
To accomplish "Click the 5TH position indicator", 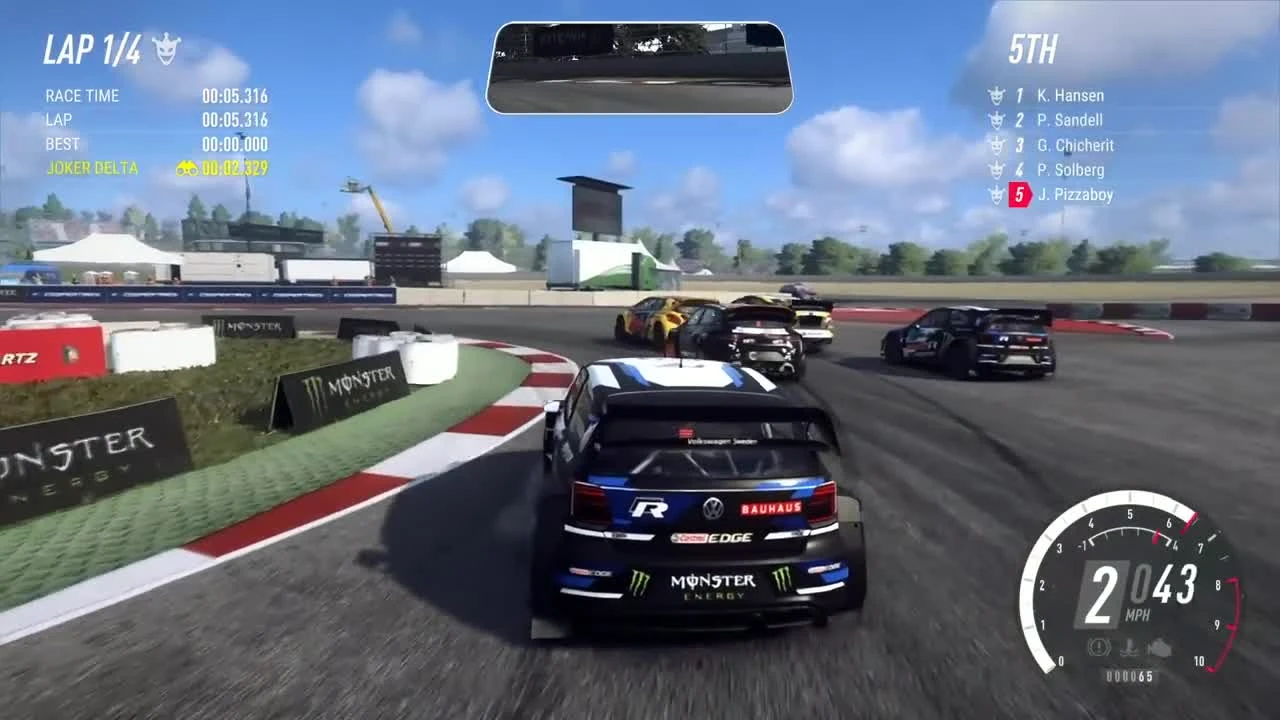I will pos(1032,48).
